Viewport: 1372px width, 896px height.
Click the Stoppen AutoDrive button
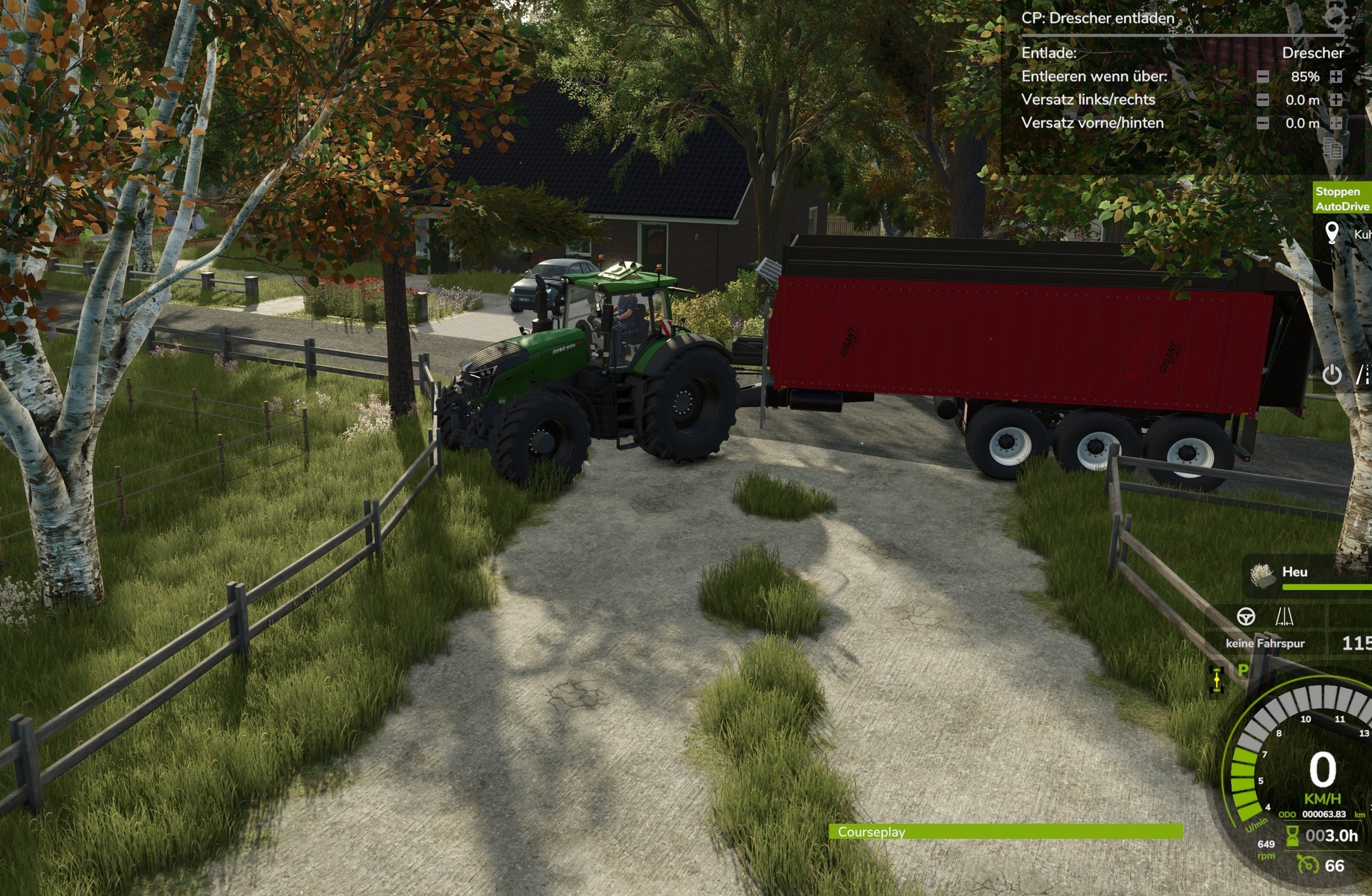pyautogui.click(x=1342, y=199)
